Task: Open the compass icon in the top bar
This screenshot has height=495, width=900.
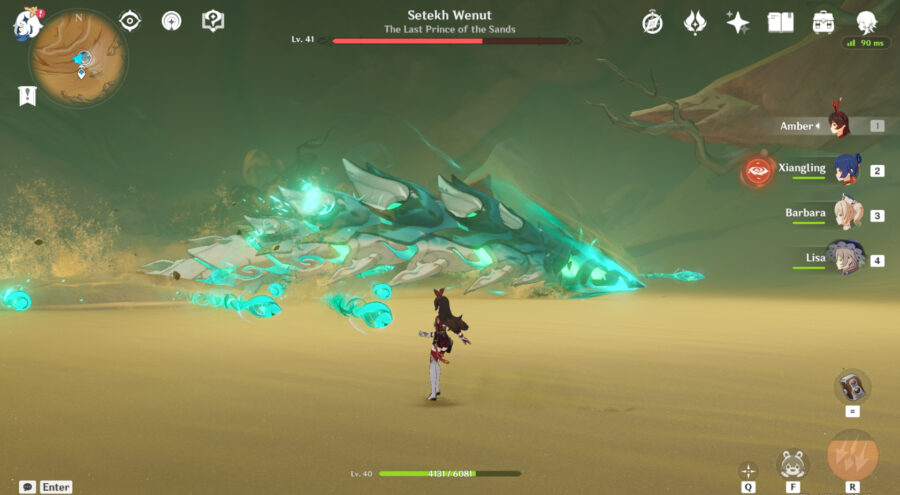Action: pos(652,22)
